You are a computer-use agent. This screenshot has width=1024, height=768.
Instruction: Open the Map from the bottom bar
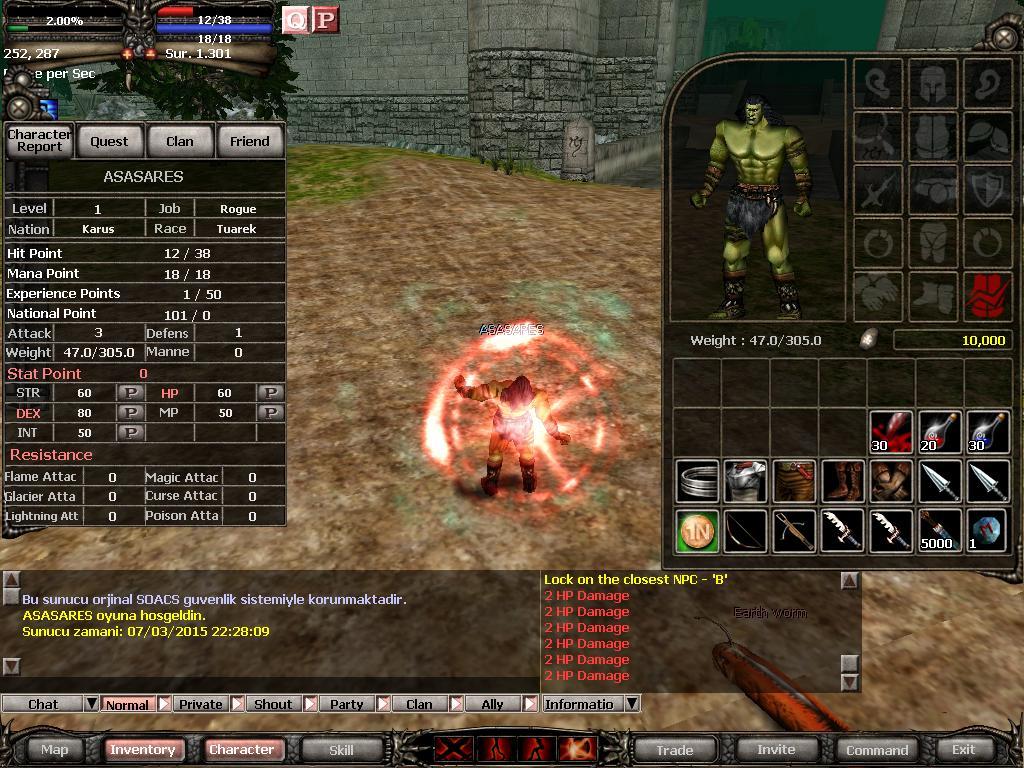click(55, 749)
